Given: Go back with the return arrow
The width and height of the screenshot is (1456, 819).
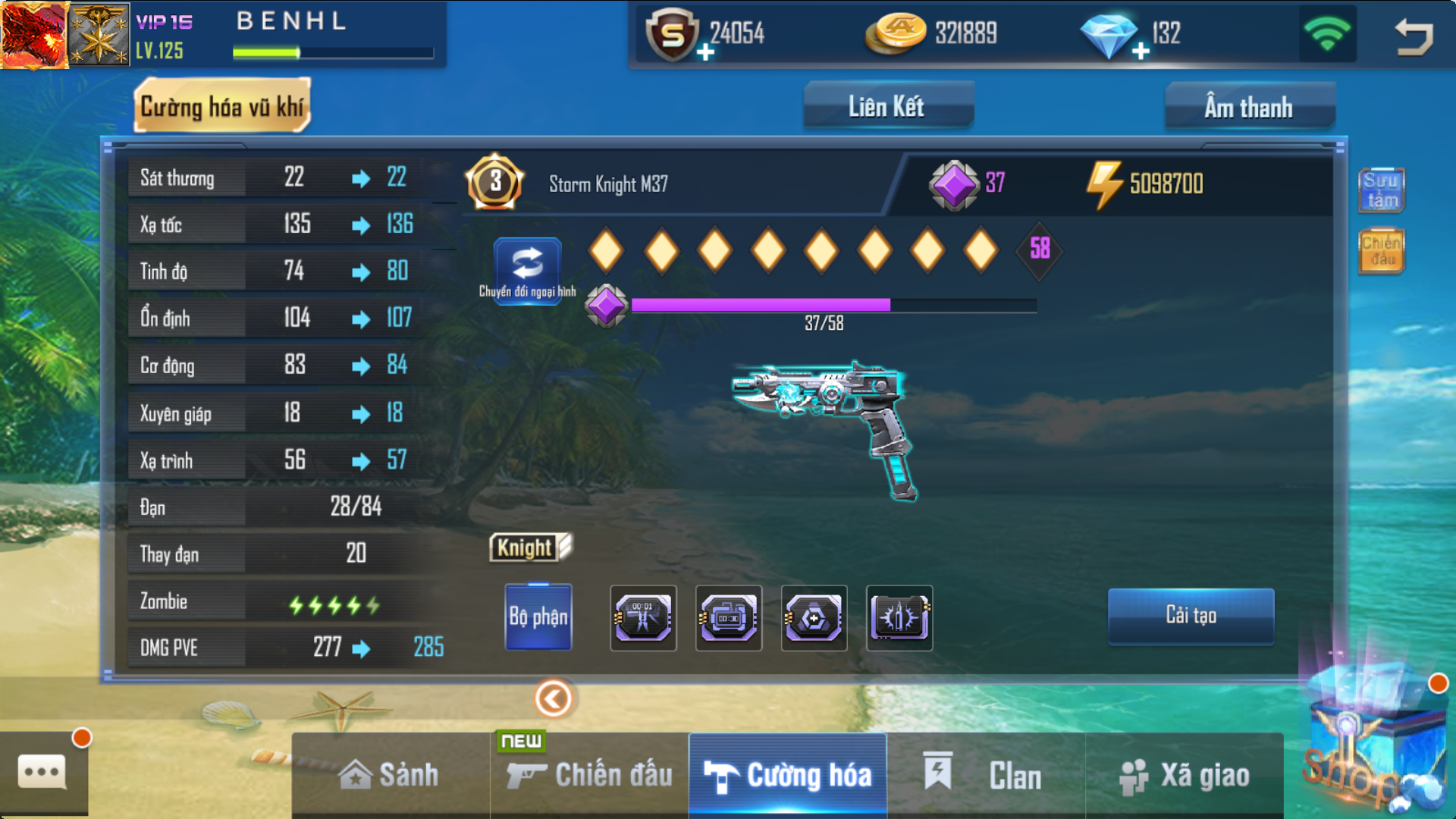Looking at the screenshot, I should (x=1414, y=36).
